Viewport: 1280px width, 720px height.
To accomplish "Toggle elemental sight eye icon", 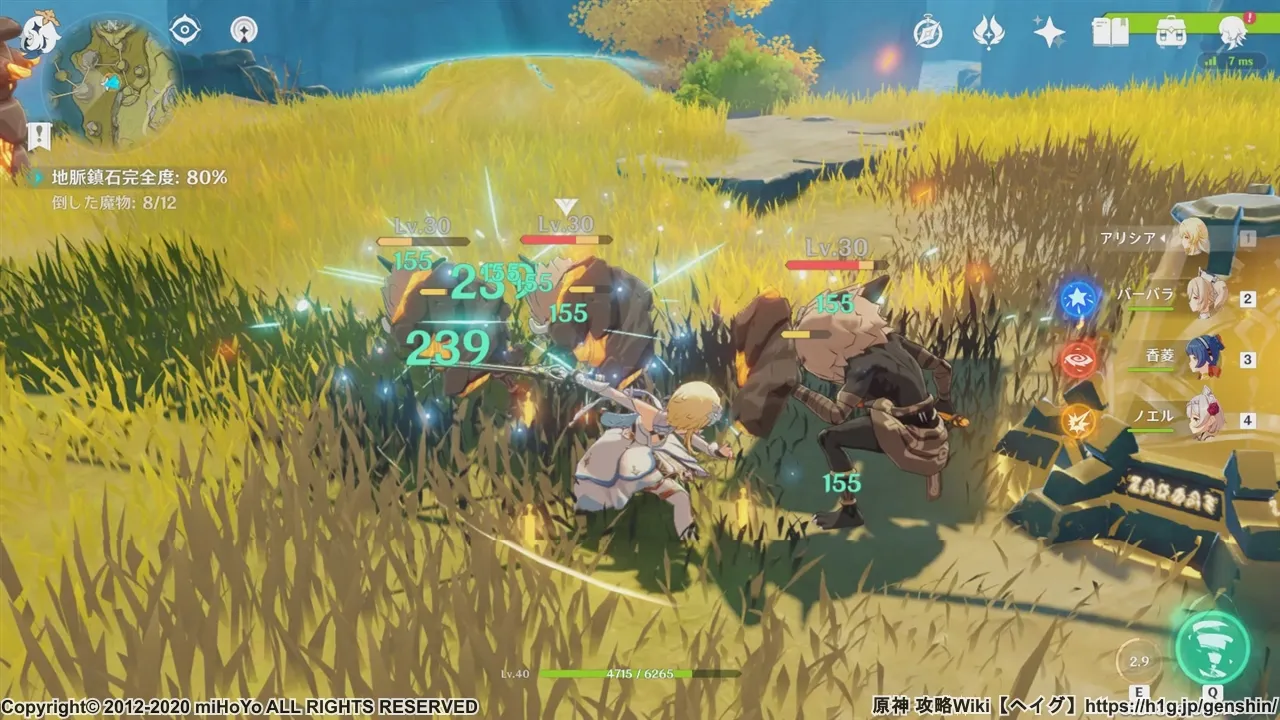I will 185,30.
